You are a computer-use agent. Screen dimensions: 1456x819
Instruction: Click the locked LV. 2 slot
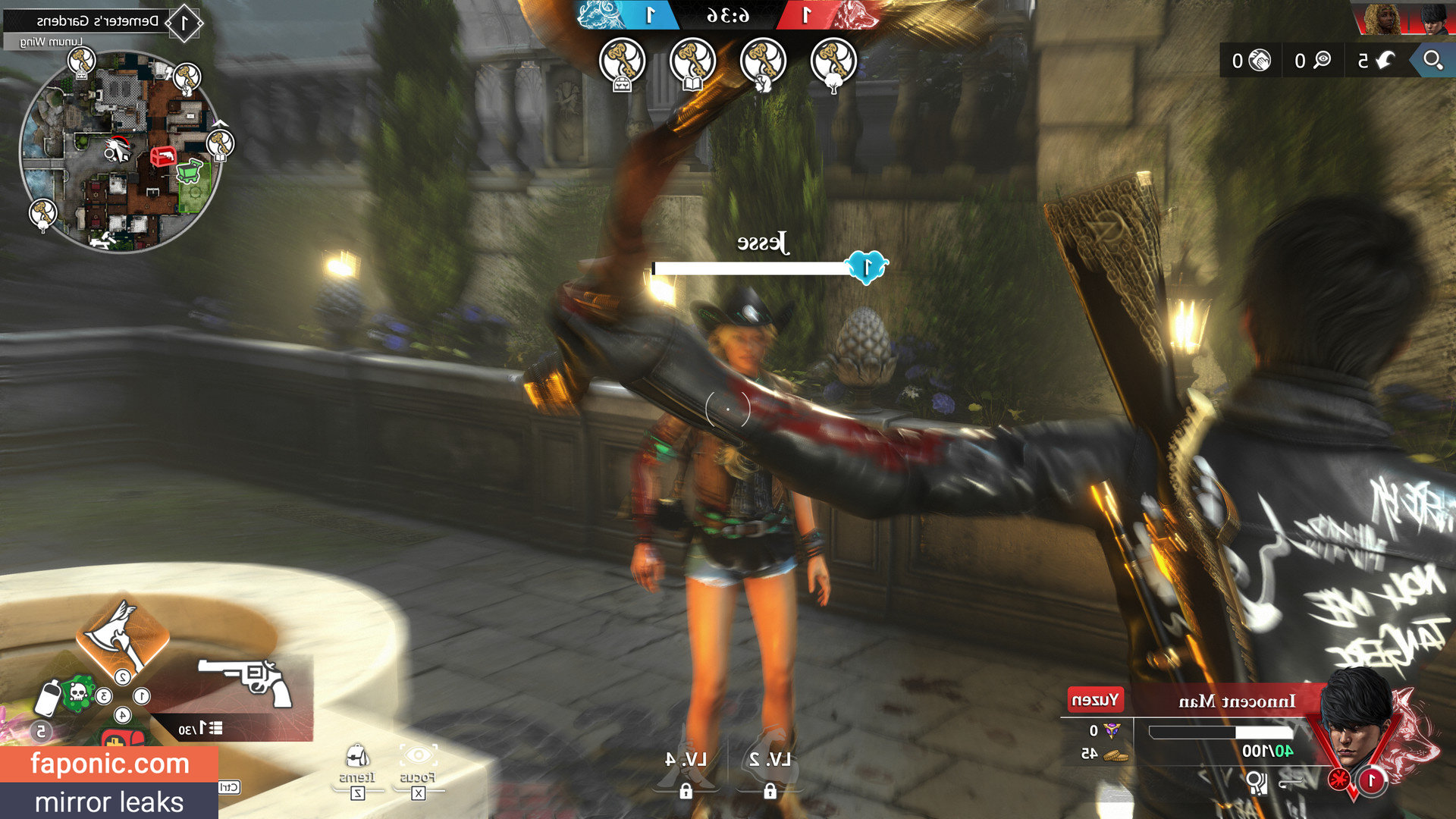click(x=770, y=766)
